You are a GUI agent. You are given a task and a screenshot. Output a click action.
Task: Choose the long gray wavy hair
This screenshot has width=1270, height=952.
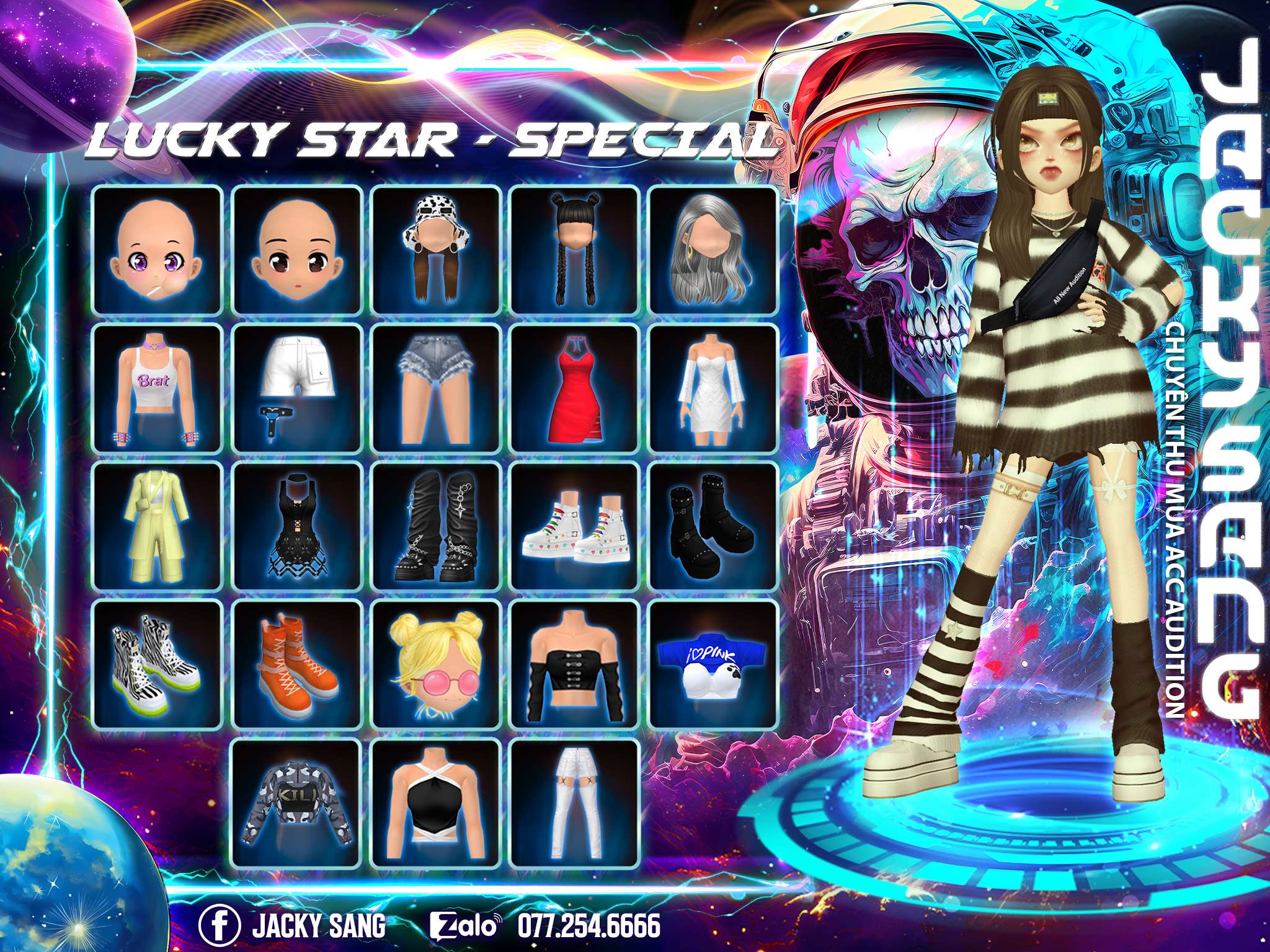(713, 250)
